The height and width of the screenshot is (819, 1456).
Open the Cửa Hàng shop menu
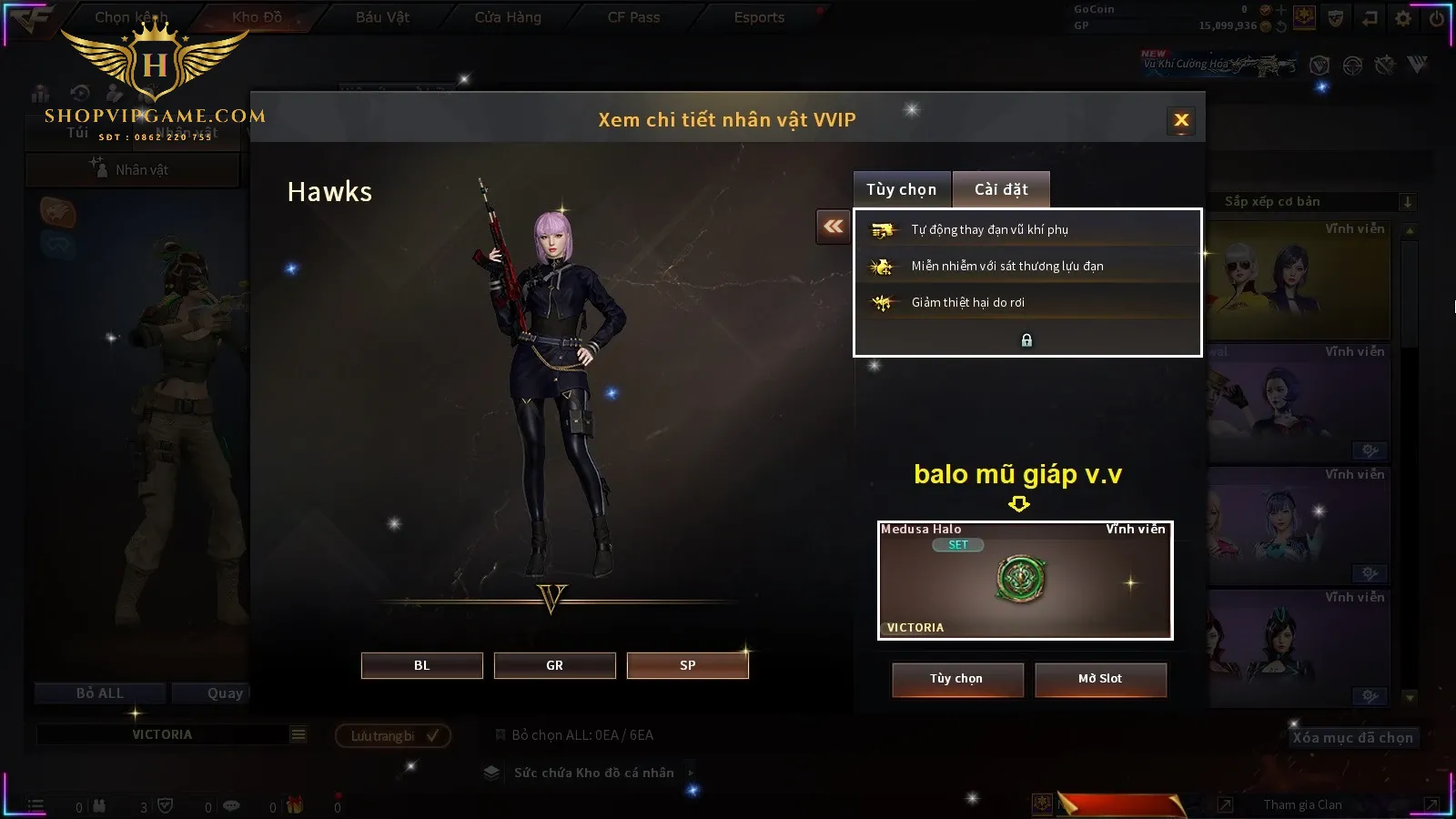[508, 17]
